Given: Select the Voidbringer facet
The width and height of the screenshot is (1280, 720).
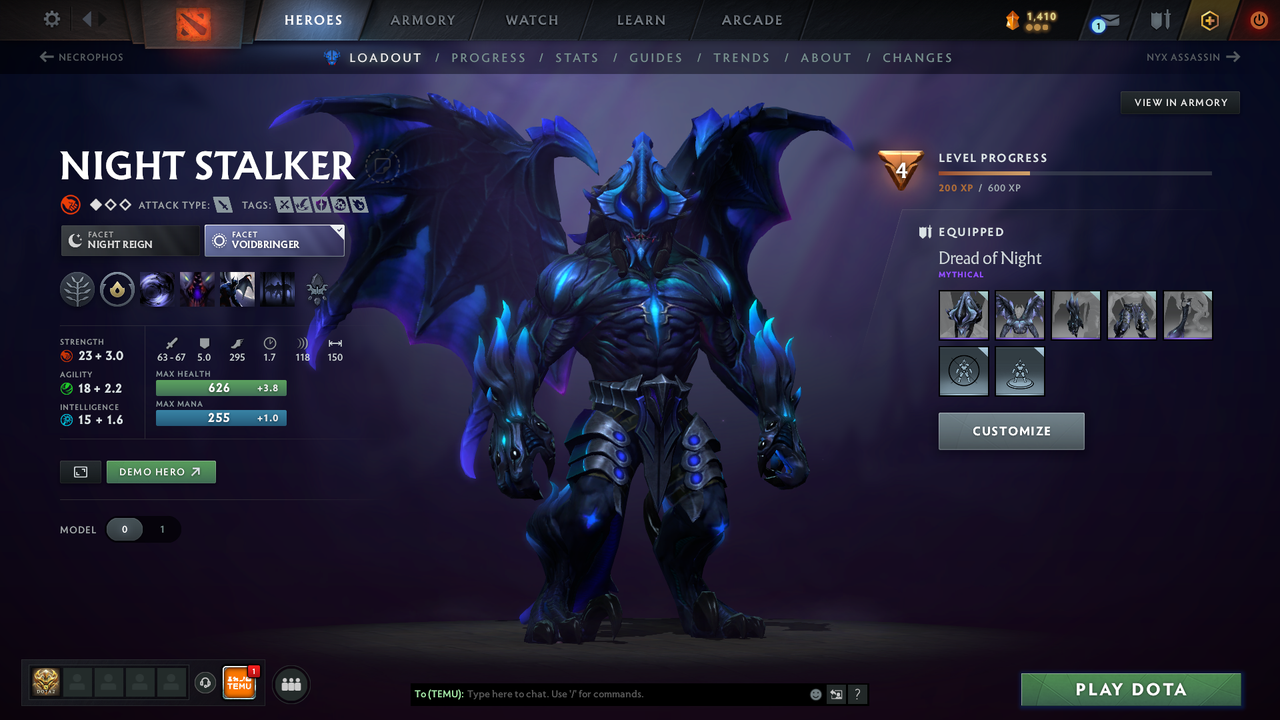Looking at the screenshot, I should pyautogui.click(x=274, y=240).
